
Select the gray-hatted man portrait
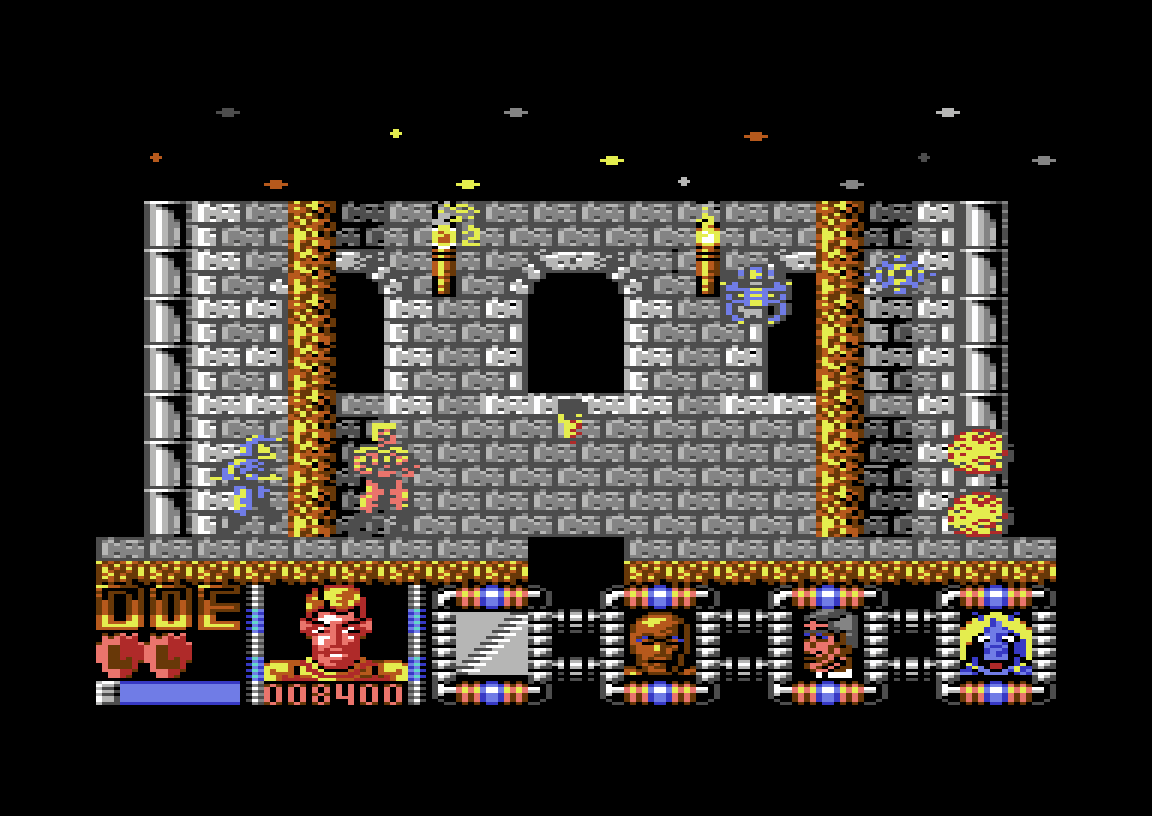tap(828, 643)
